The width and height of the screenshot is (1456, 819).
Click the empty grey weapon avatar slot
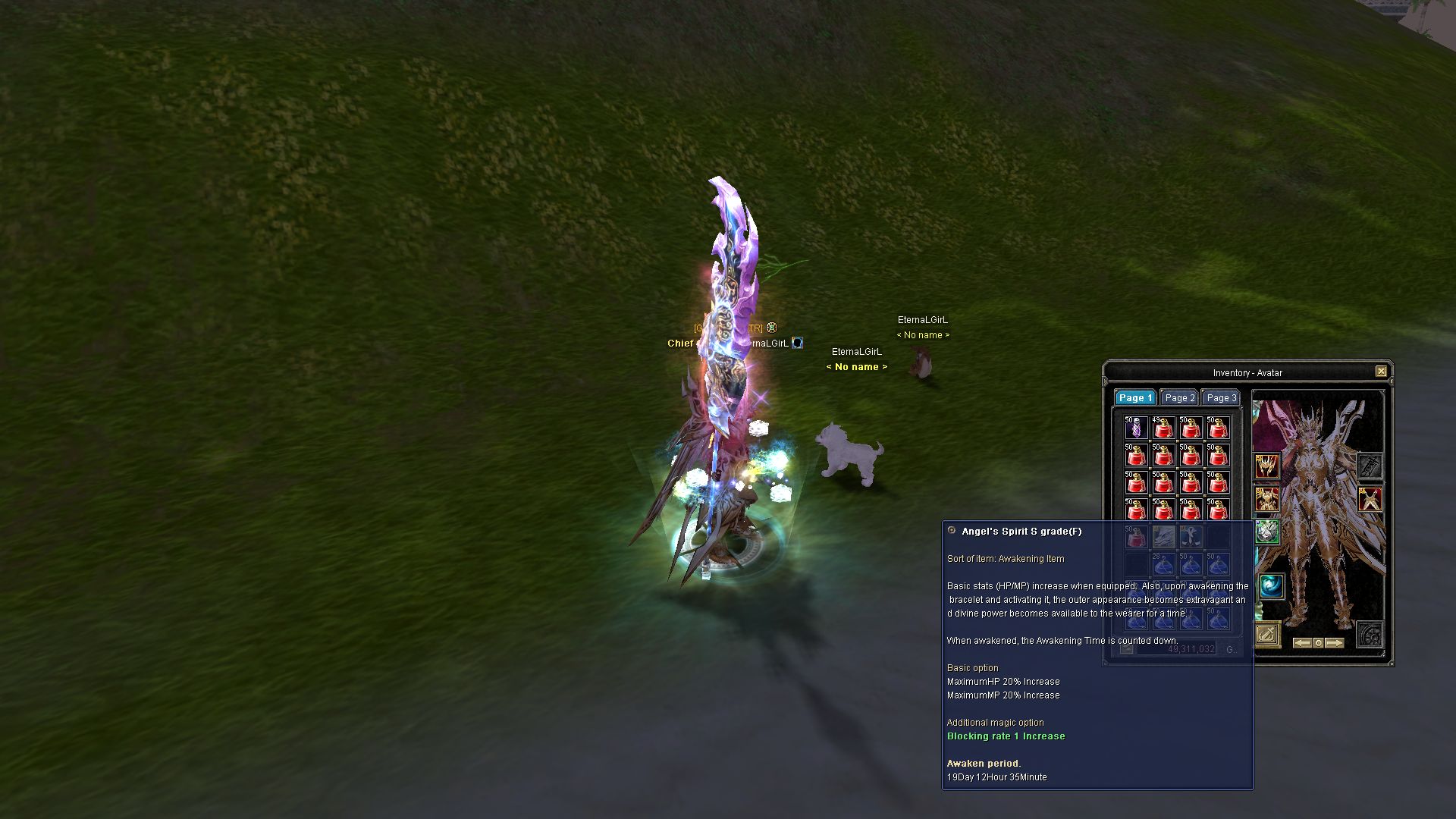1370,466
